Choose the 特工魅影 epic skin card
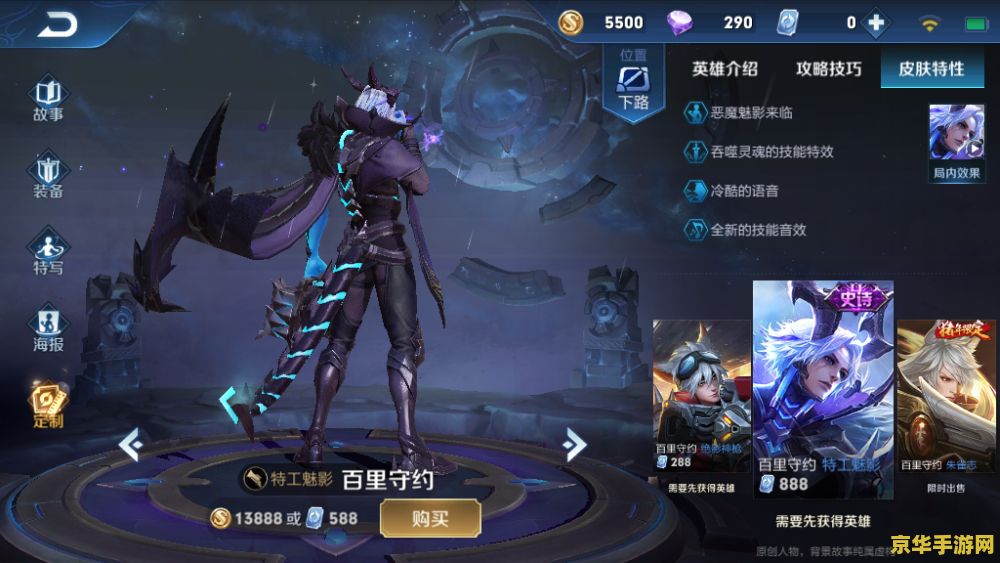 coord(823,390)
